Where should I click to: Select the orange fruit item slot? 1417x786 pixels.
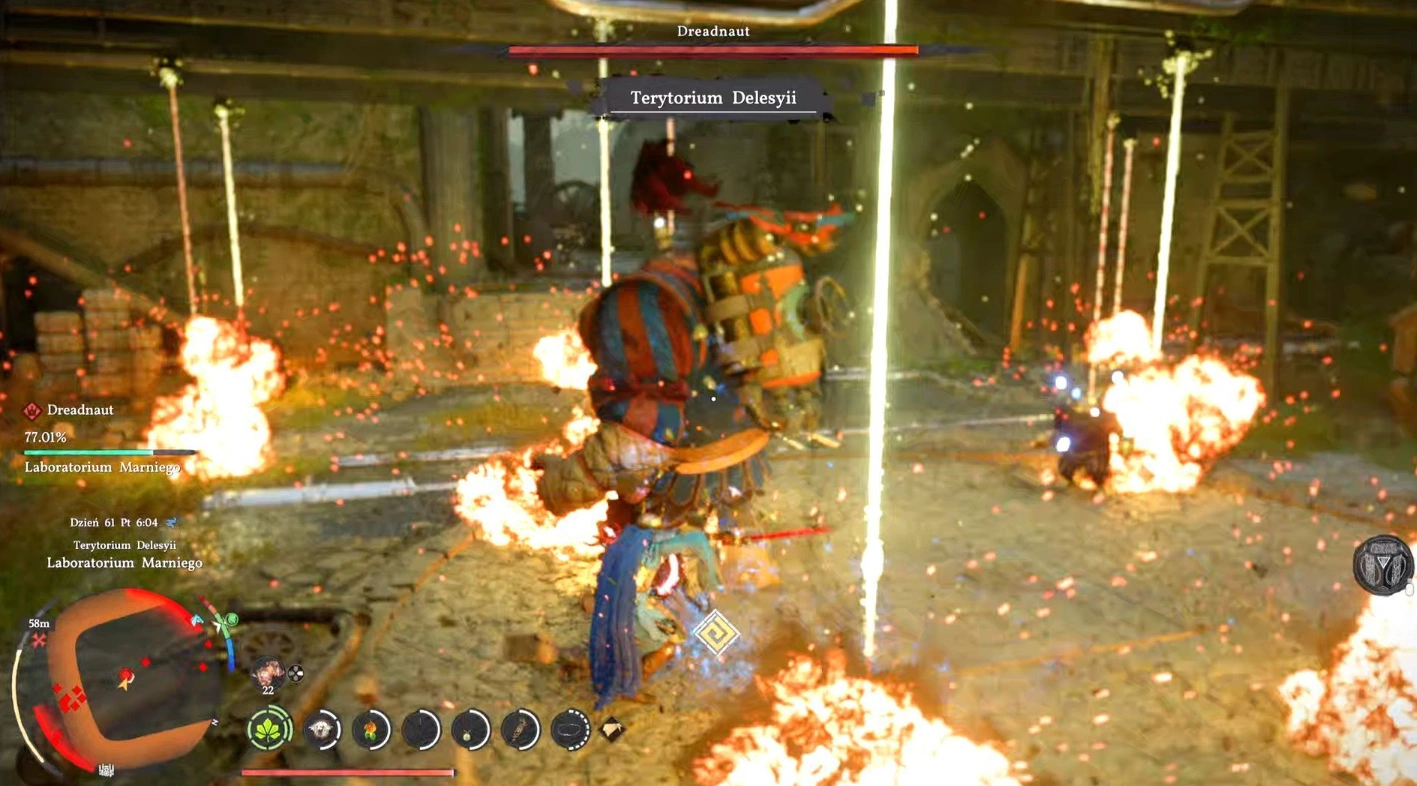(371, 730)
